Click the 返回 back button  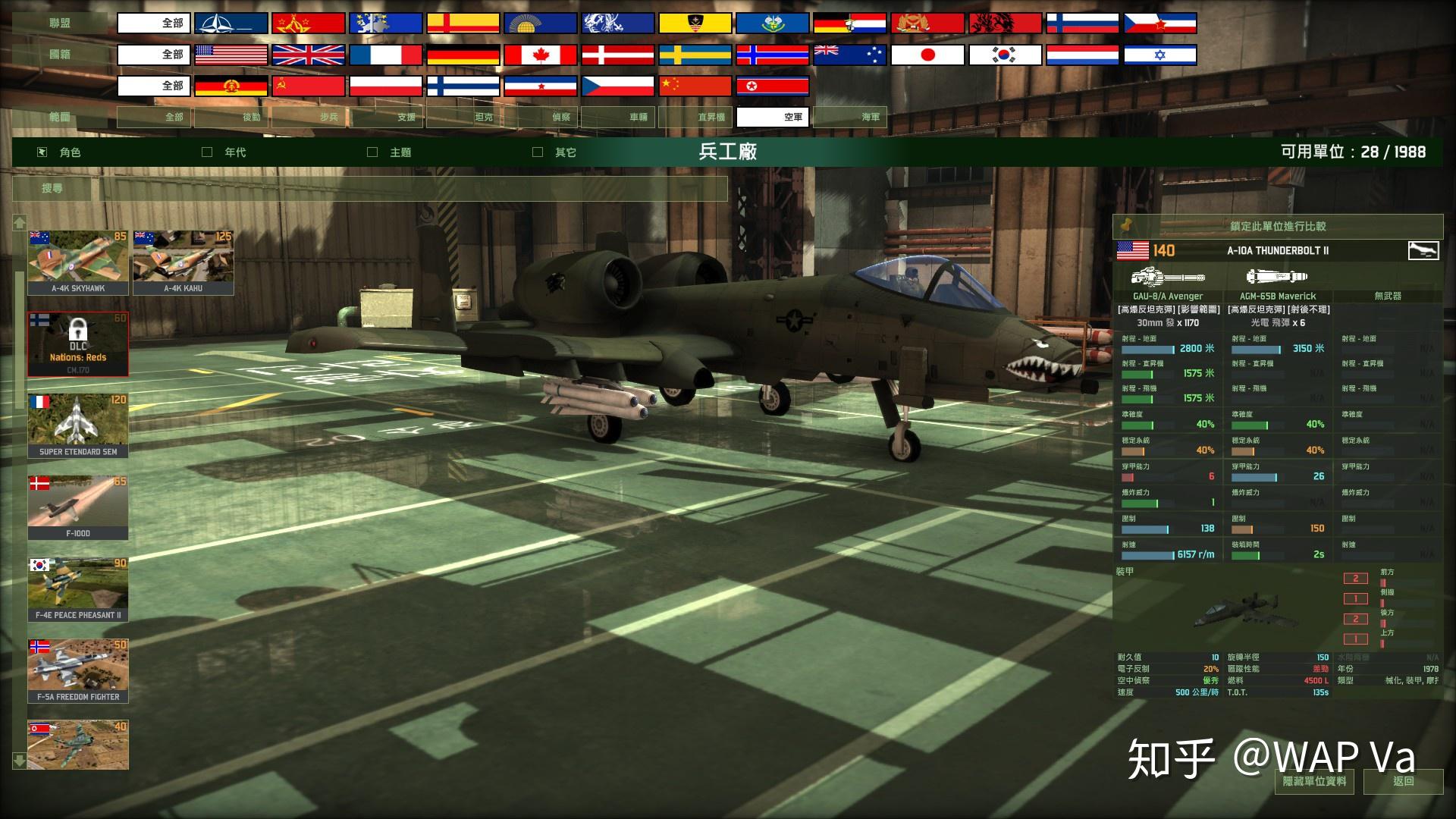[x=1402, y=781]
